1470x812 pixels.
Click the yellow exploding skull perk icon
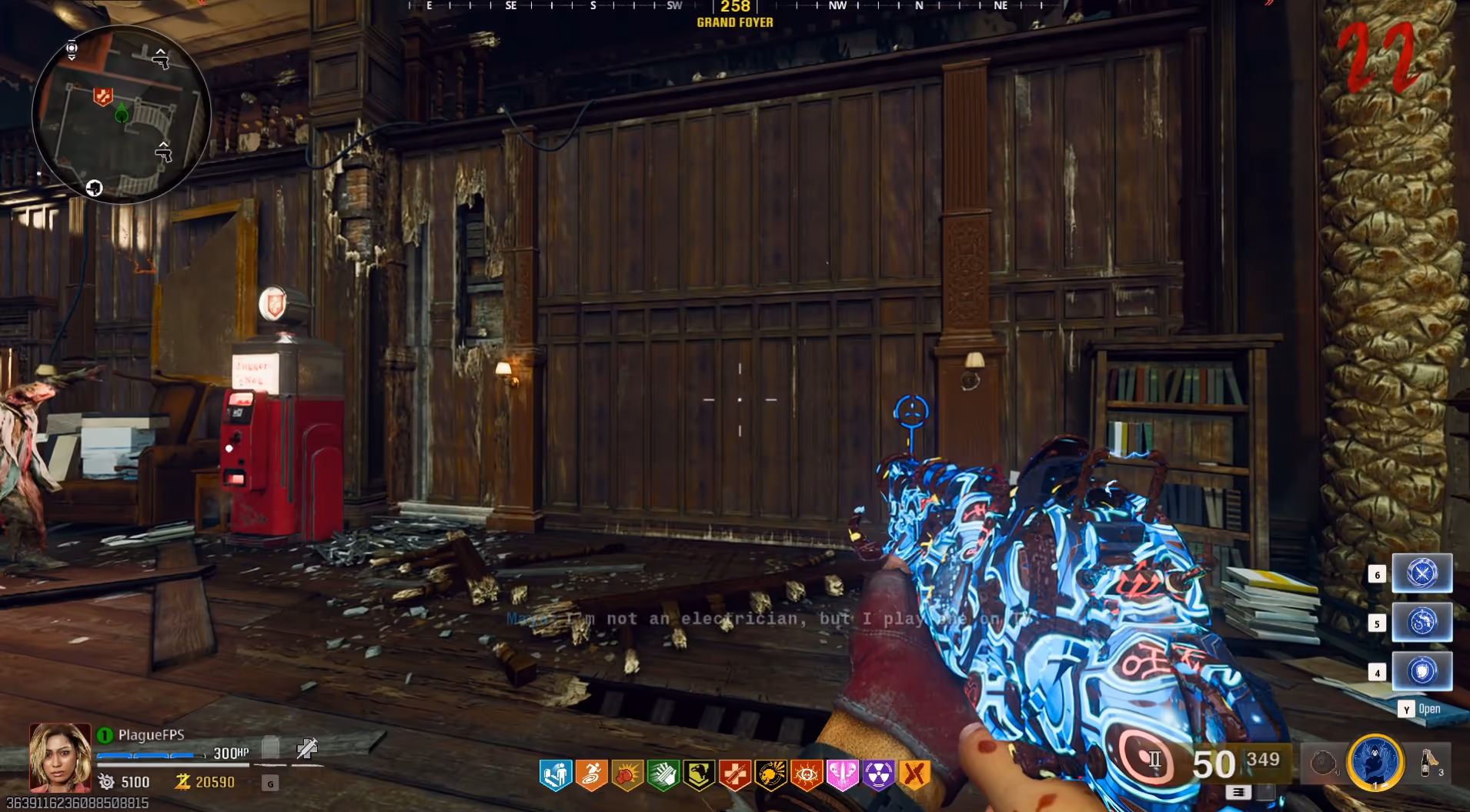click(x=770, y=775)
